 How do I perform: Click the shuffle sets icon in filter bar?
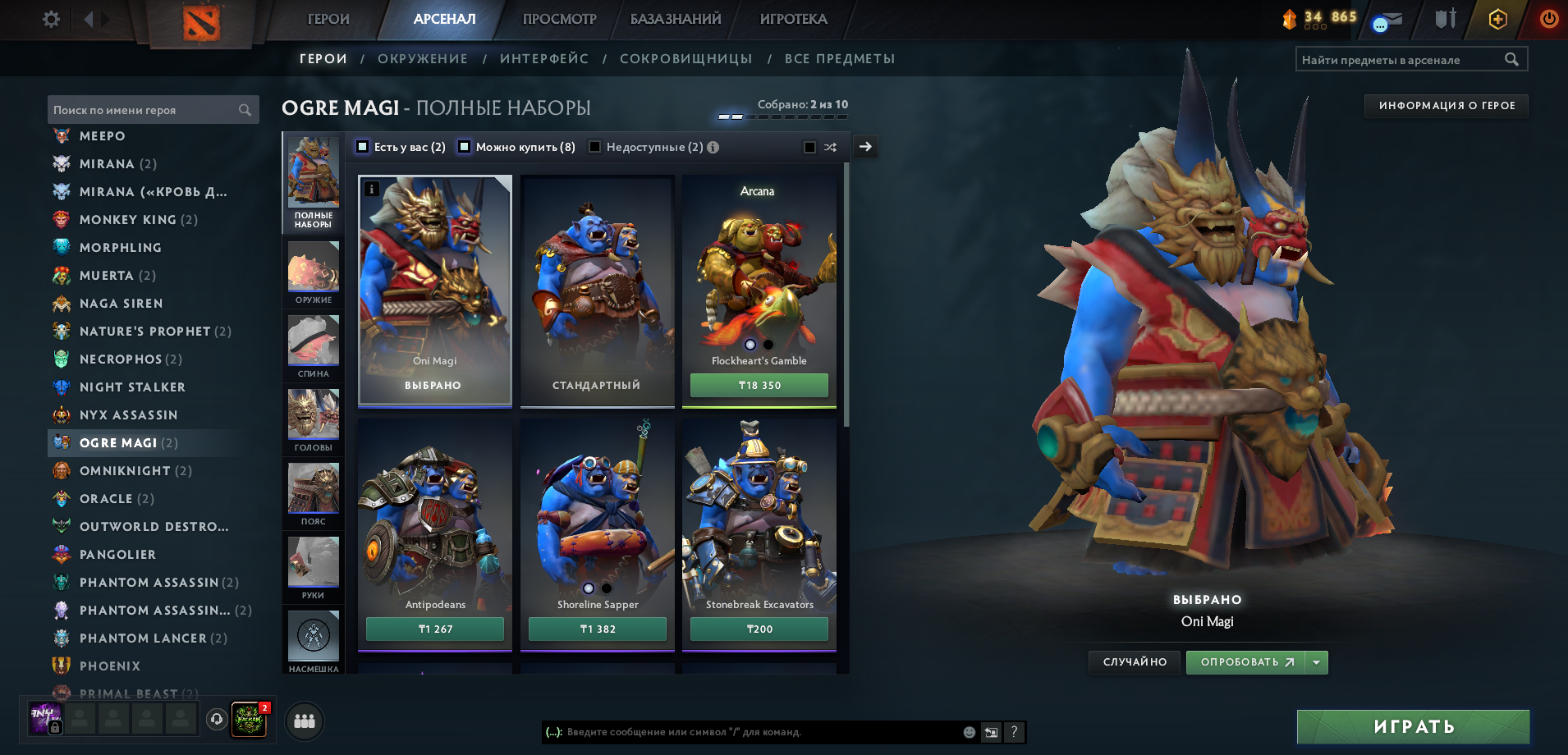(830, 146)
